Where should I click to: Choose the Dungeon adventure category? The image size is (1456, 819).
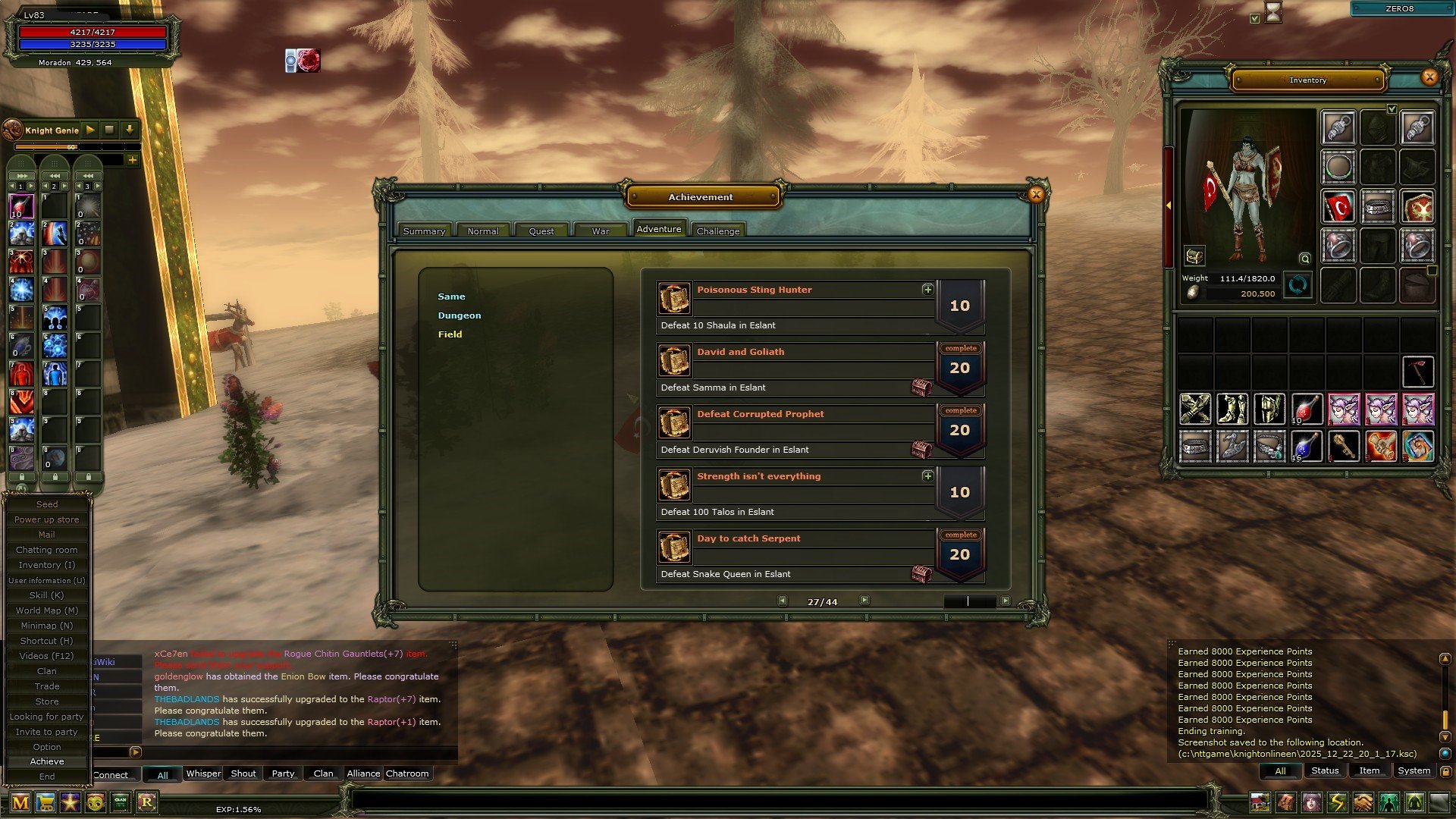459,315
